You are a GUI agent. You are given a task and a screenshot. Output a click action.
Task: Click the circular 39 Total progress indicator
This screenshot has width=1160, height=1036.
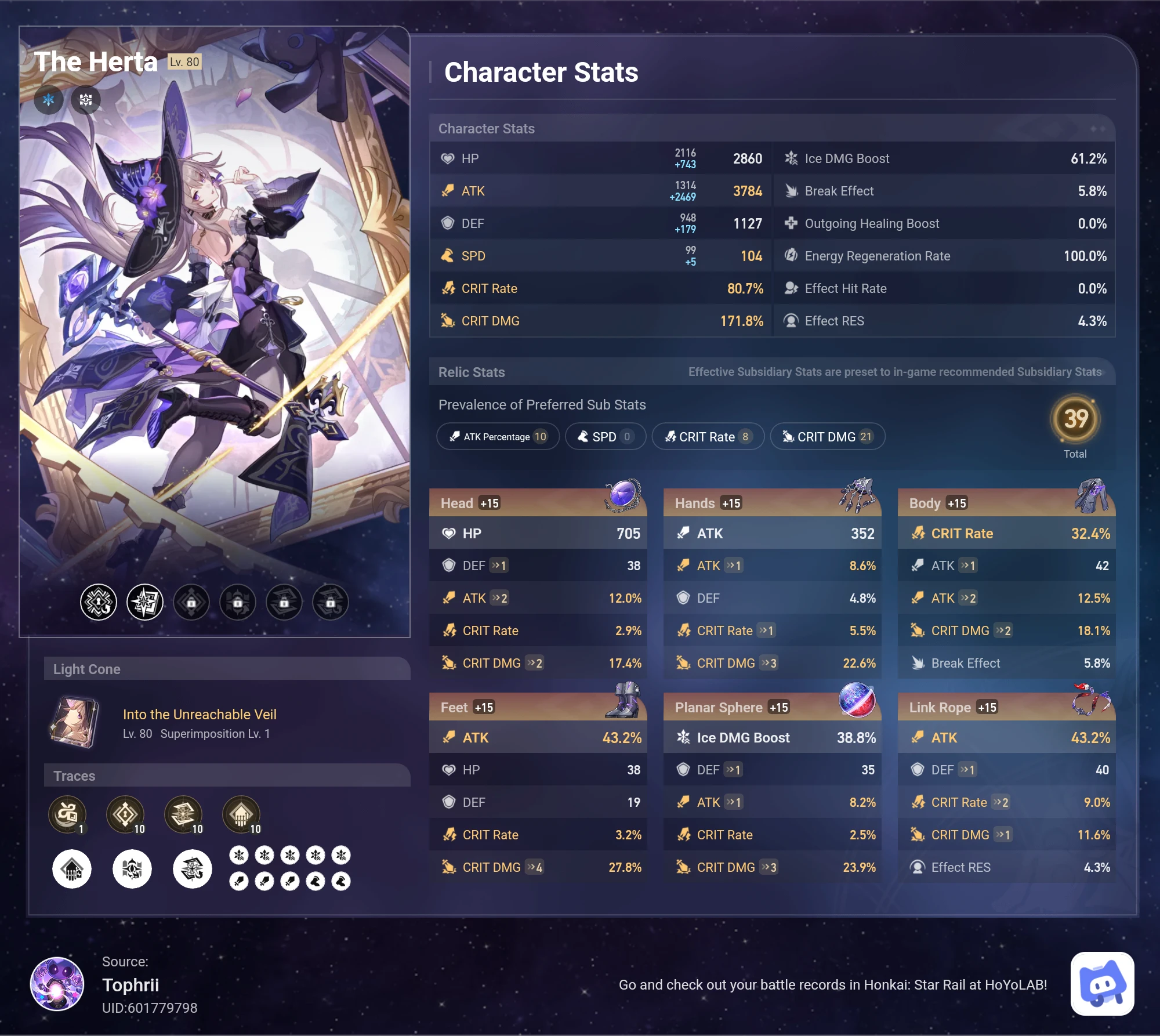(1075, 419)
